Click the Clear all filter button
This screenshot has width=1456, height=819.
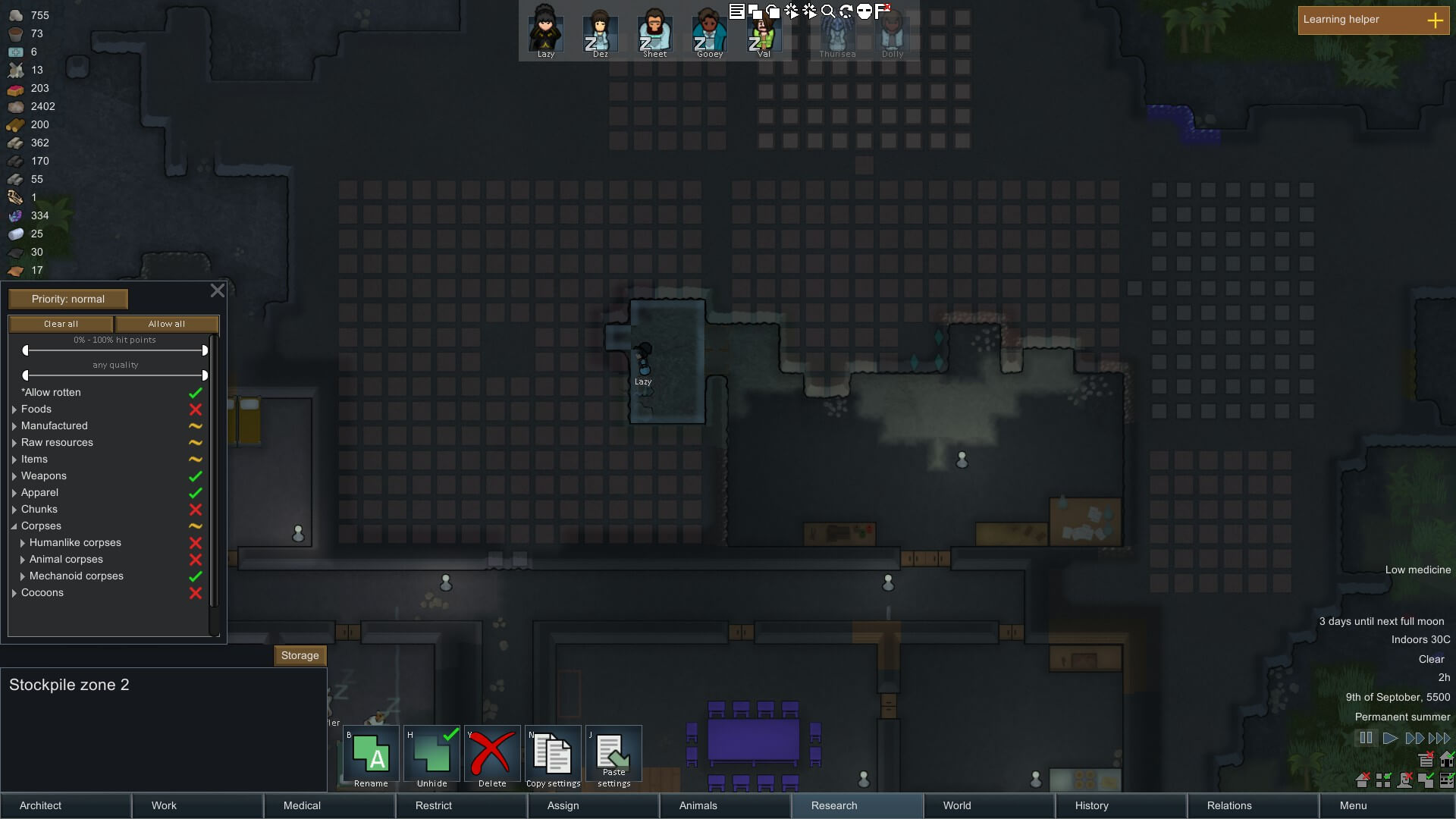pos(61,324)
